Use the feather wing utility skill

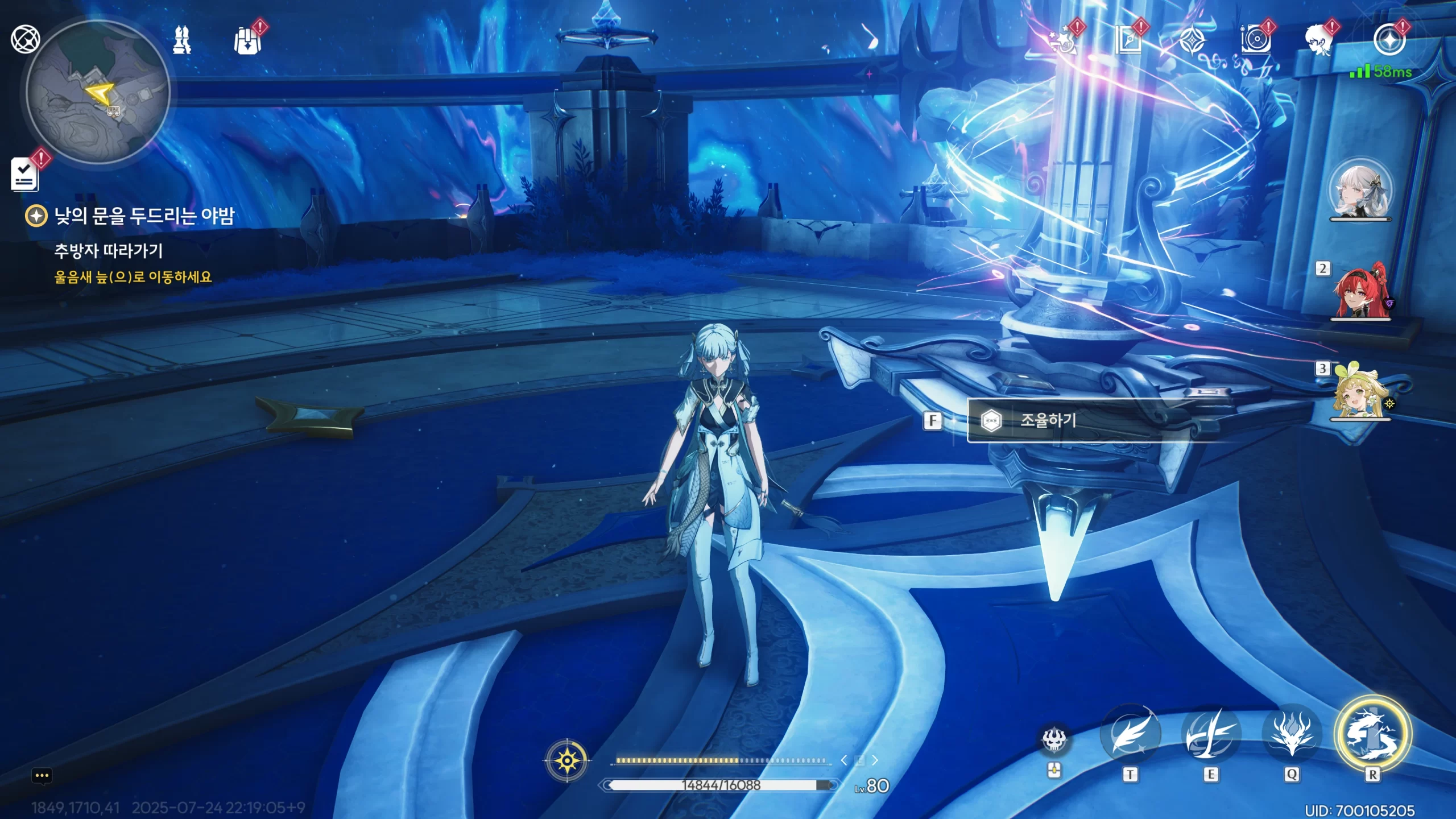(x=1130, y=735)
